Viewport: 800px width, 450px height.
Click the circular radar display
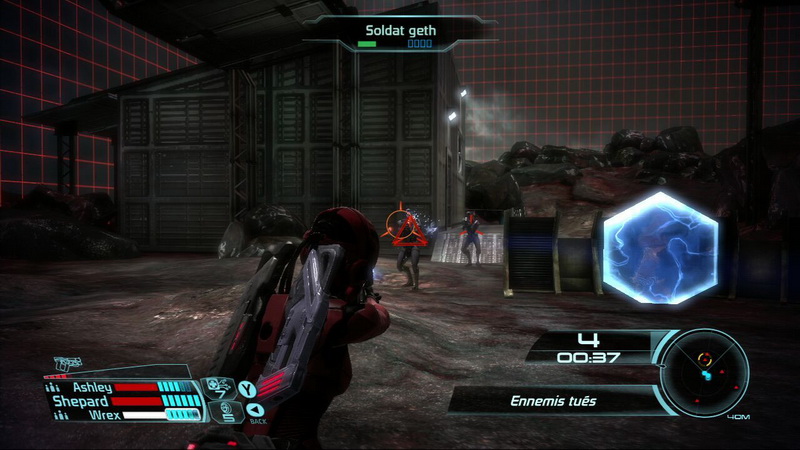706,372
